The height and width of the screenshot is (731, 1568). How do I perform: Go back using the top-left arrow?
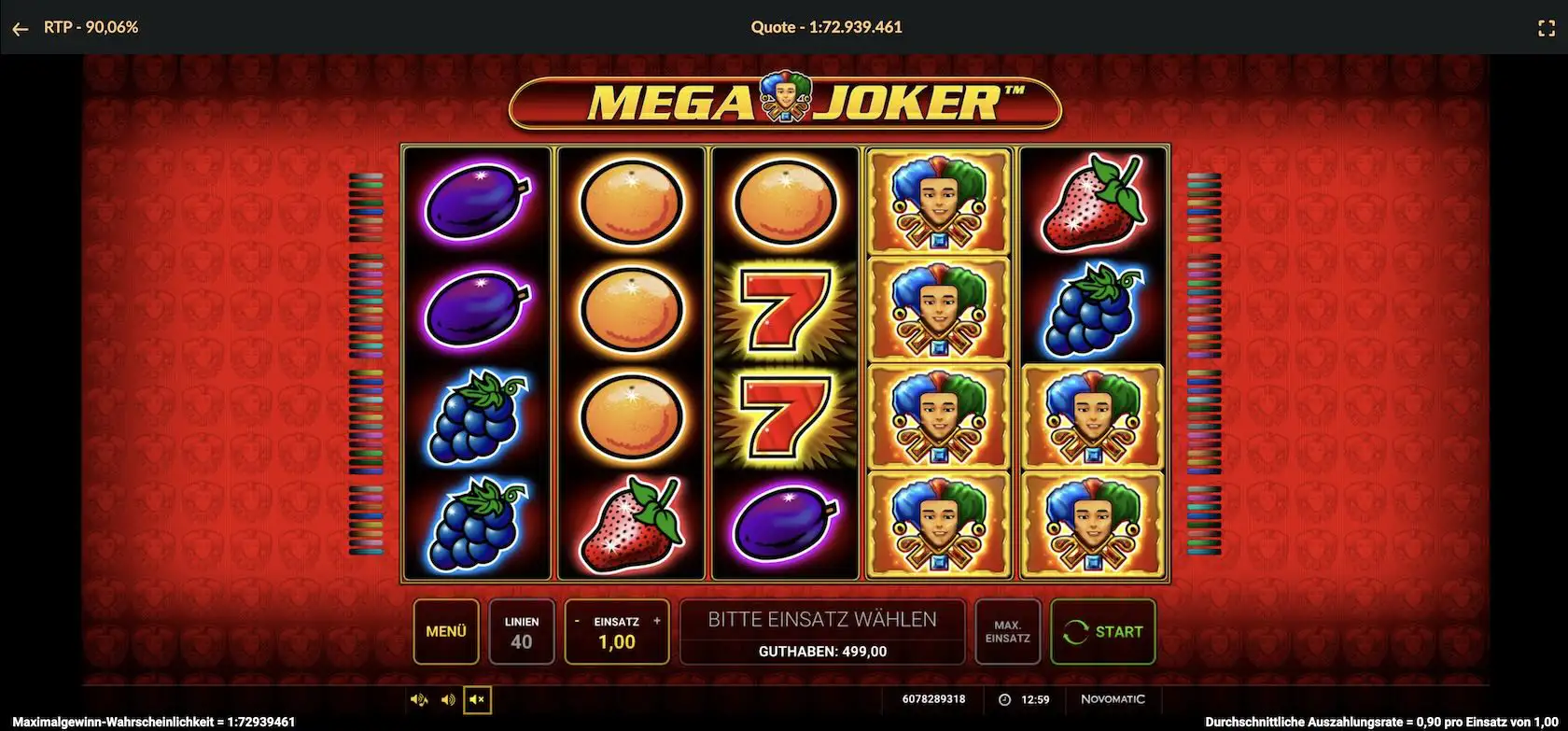21,29
